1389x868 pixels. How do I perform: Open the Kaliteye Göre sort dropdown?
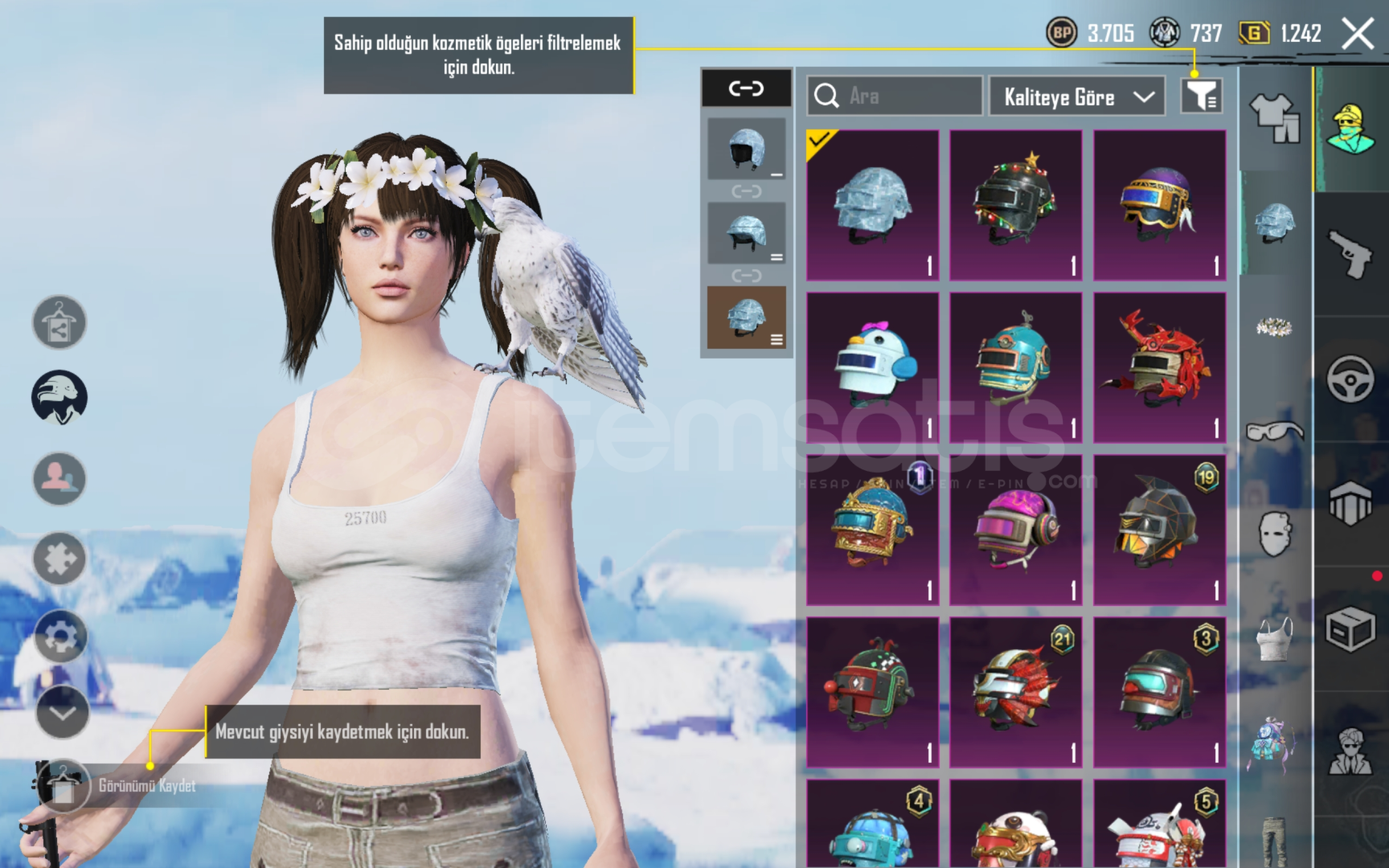(1076, 96)
